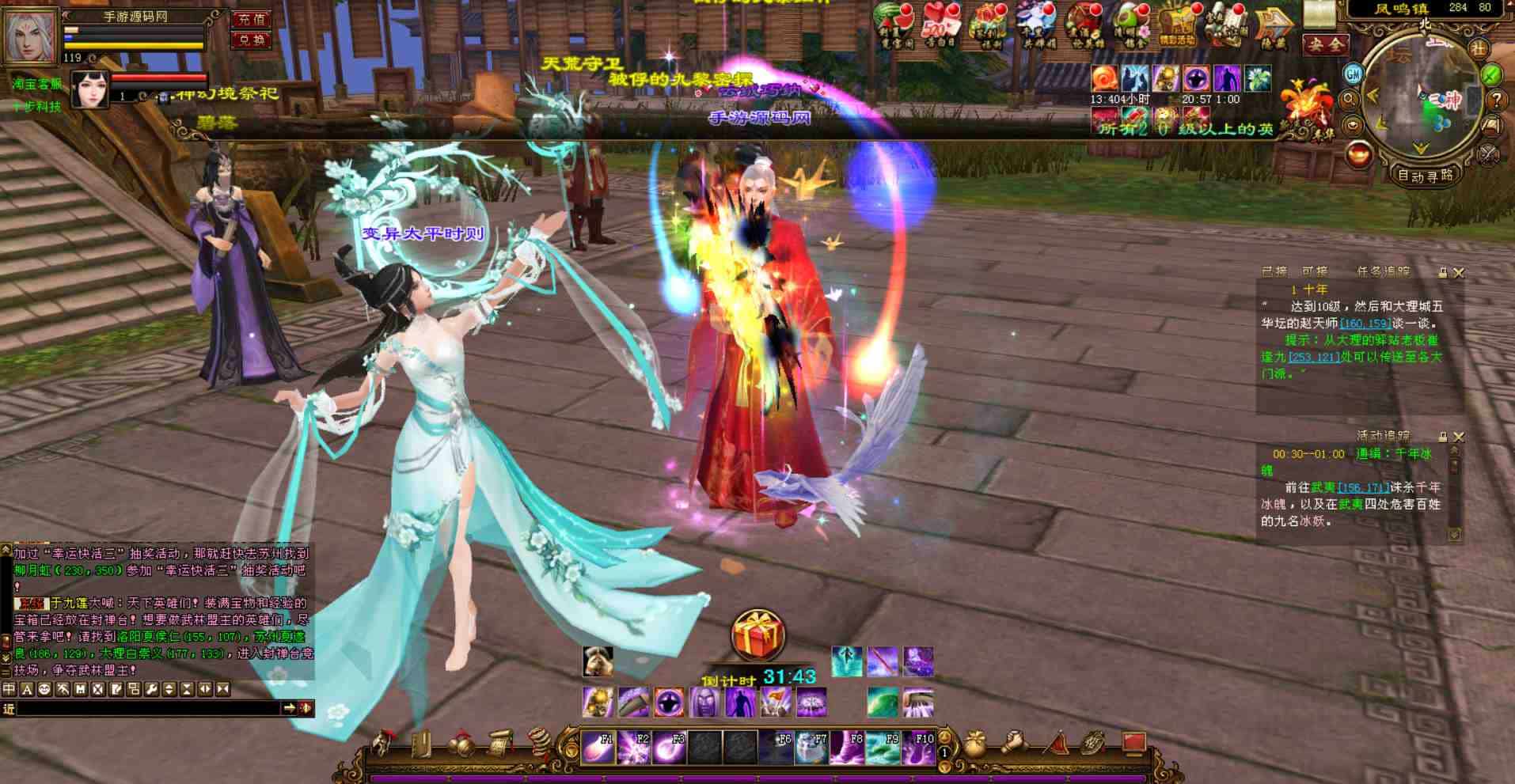Use the F1 skill slot
This screenshot has width=1515, height=784.
598,748
